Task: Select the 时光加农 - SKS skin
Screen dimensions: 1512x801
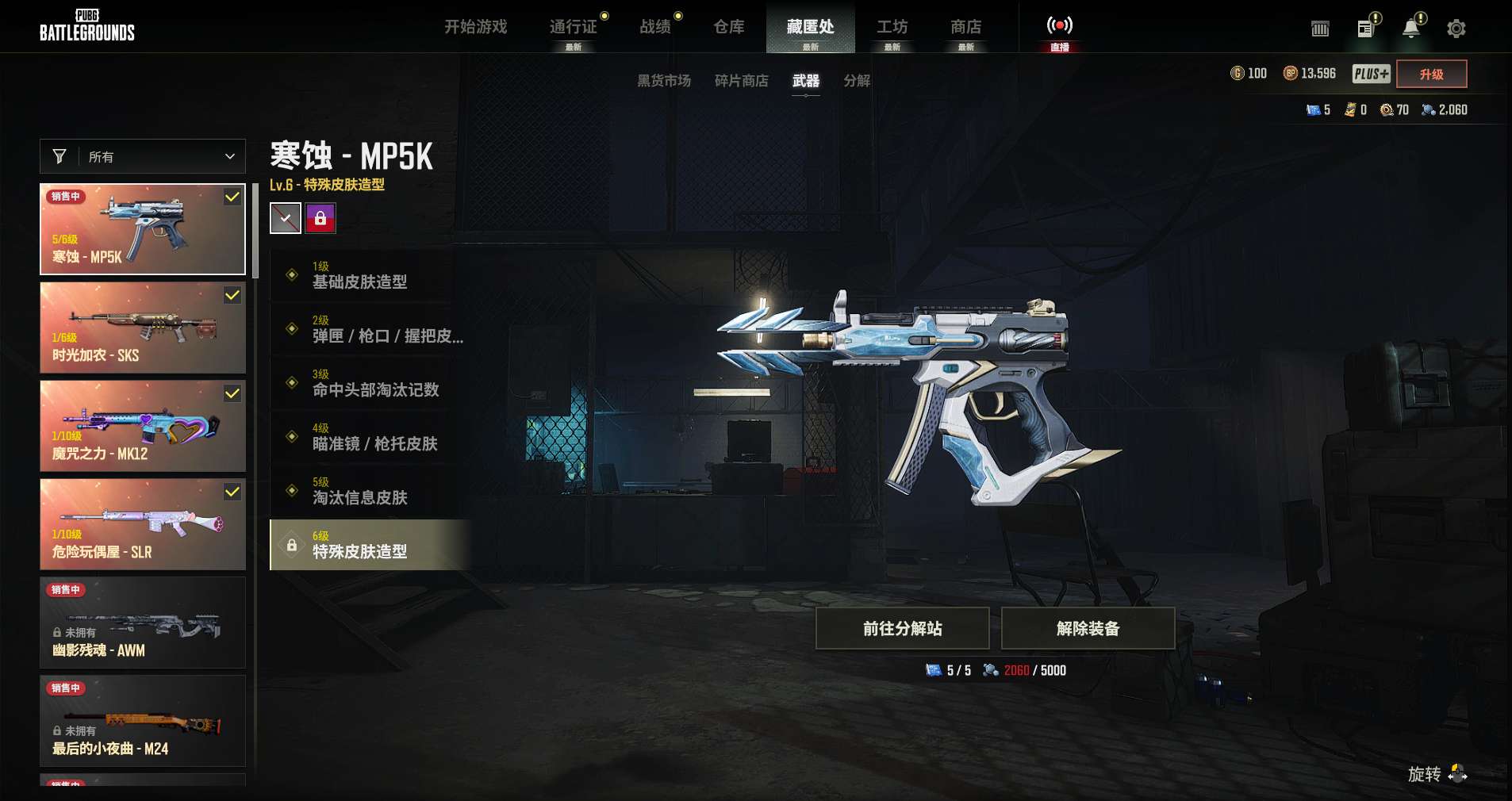Action: 143,328
